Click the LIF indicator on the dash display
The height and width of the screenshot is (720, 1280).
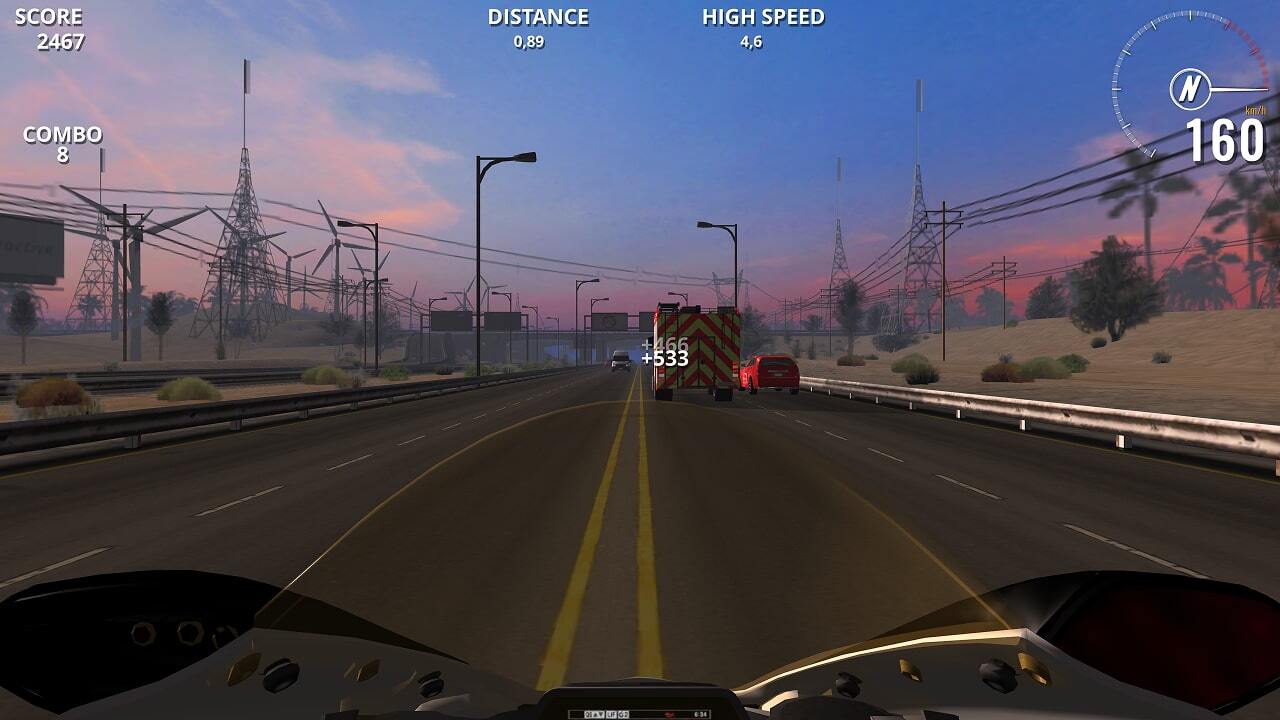click(x=612, y=713)
